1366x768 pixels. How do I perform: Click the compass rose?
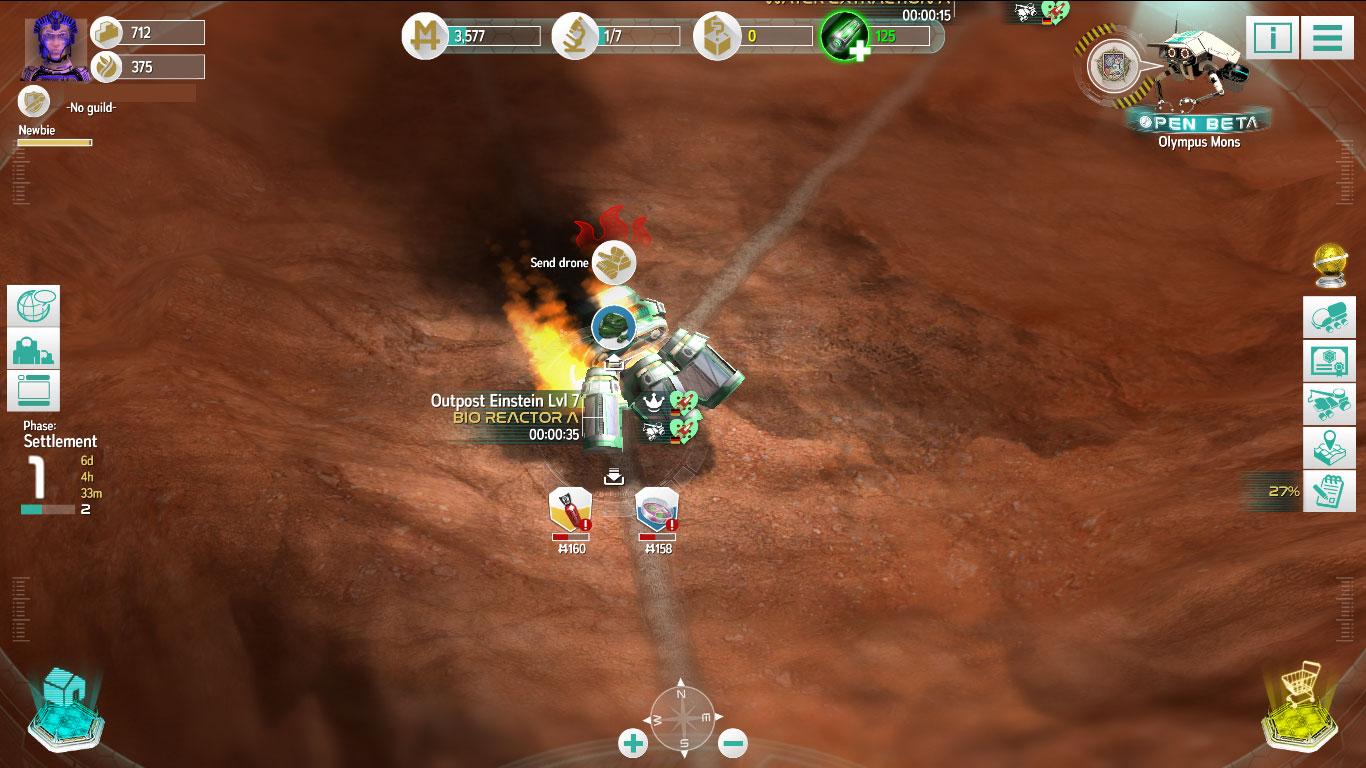(x=682, y=717)
